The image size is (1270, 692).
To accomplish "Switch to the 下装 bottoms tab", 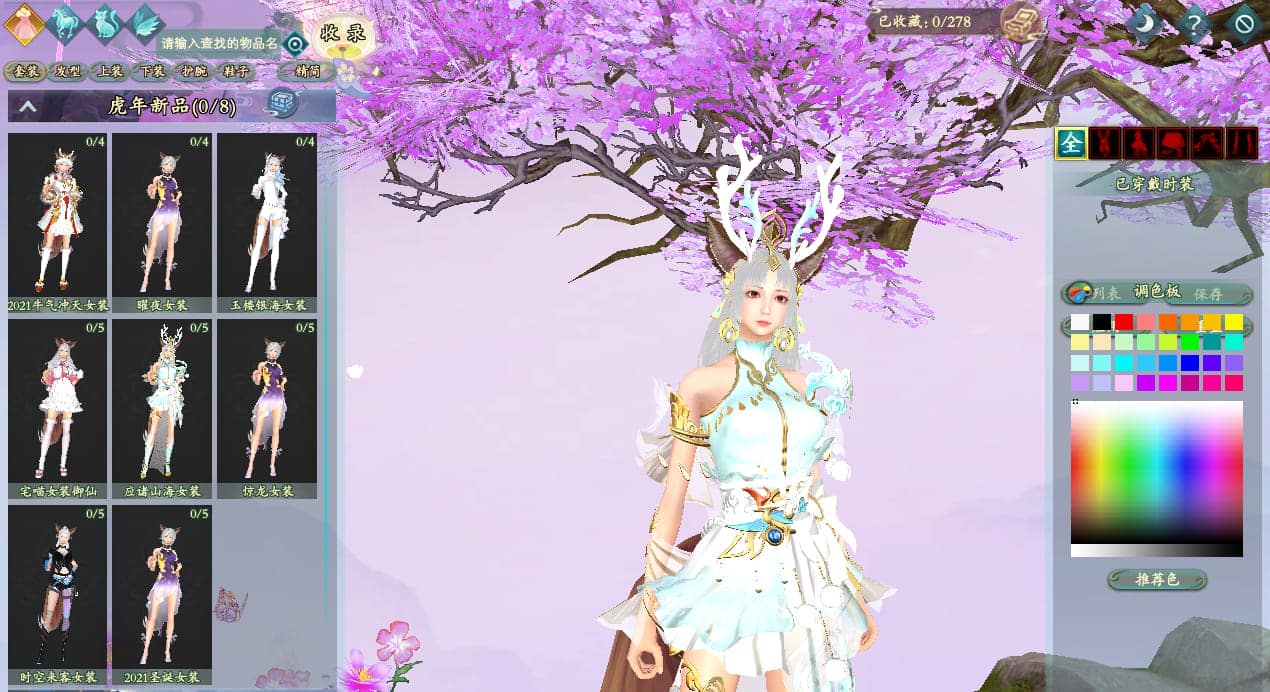I will (x=151, y=71).
